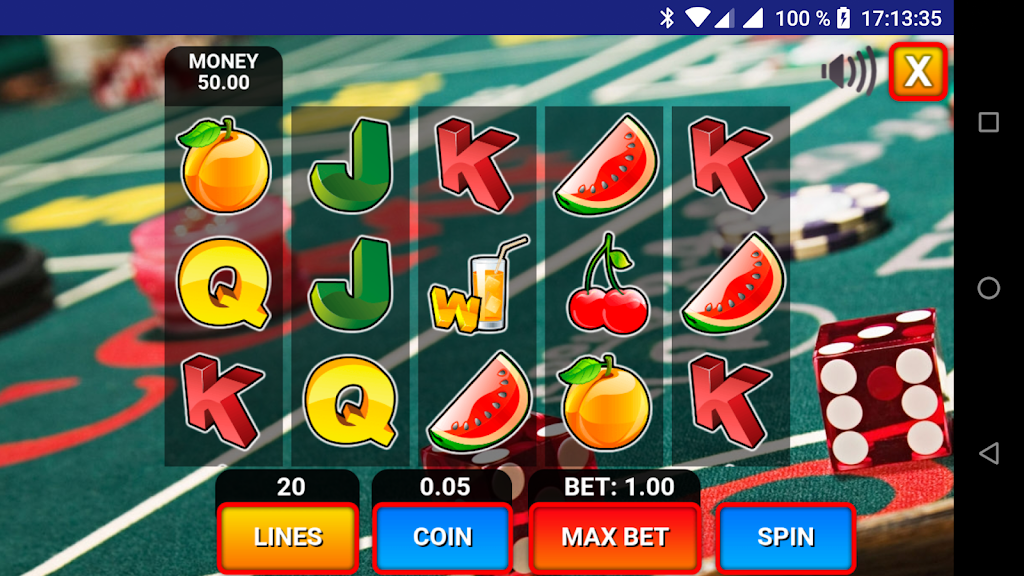Click the LINES button

point(288,537)
